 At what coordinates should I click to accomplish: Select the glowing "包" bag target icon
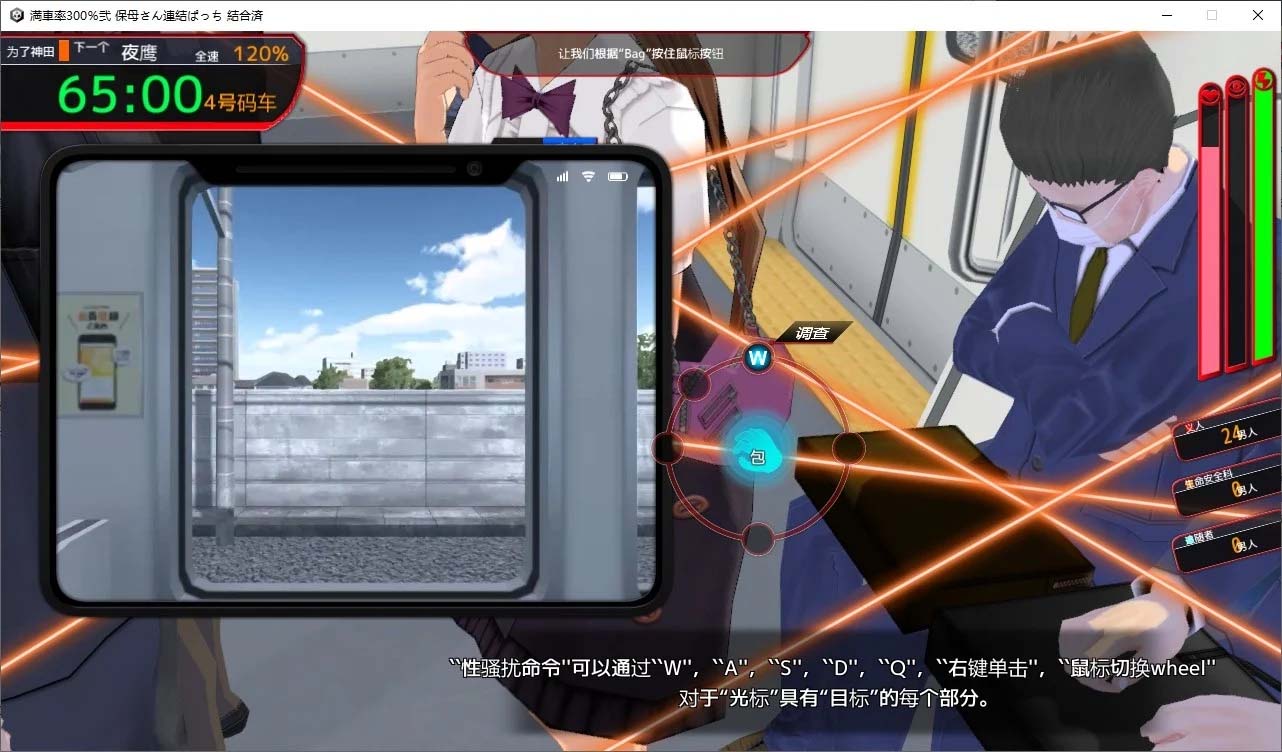pyautogui.click(x=757, y=454)
